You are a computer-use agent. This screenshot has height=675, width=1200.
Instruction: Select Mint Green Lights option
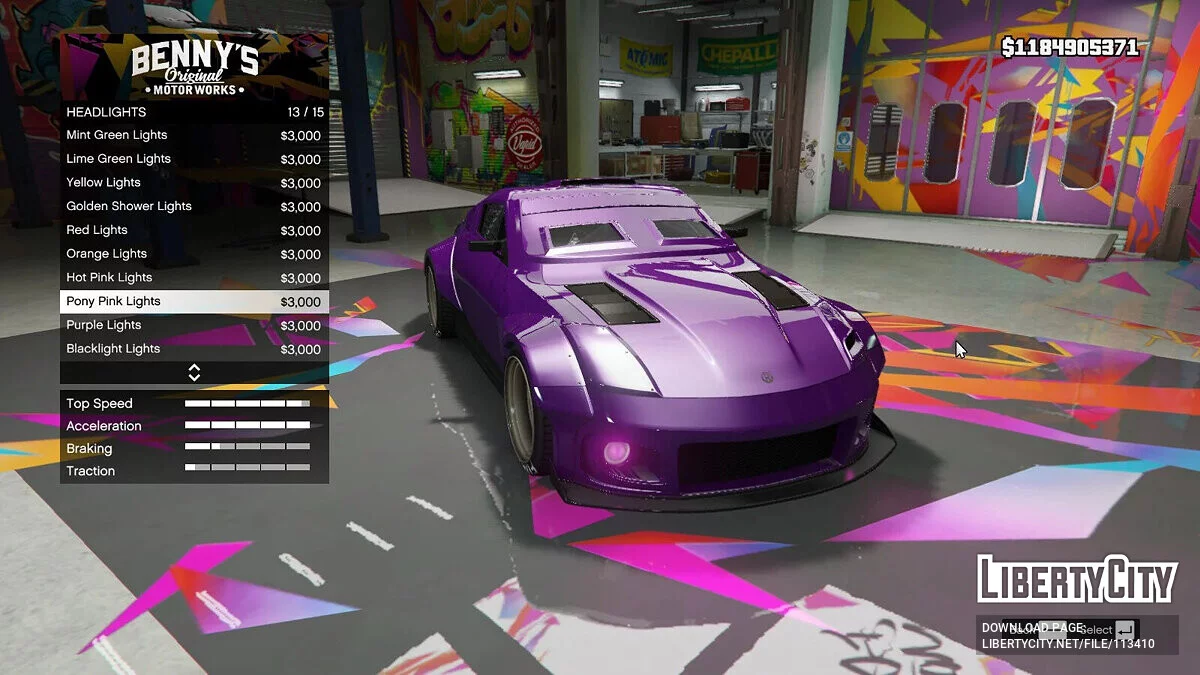[194, 135]
